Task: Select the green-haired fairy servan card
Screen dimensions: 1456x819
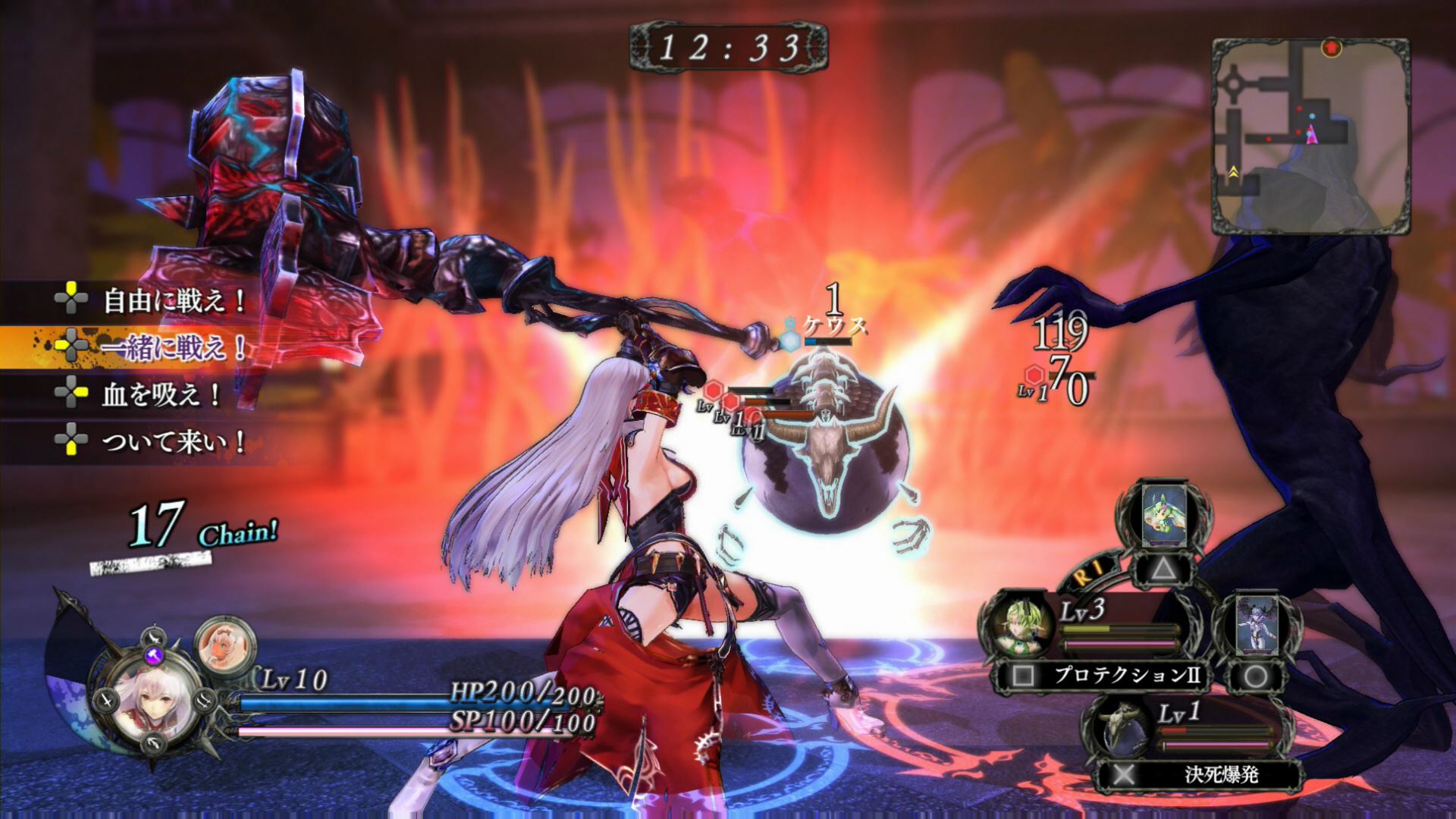Action: click(1164, 514)
